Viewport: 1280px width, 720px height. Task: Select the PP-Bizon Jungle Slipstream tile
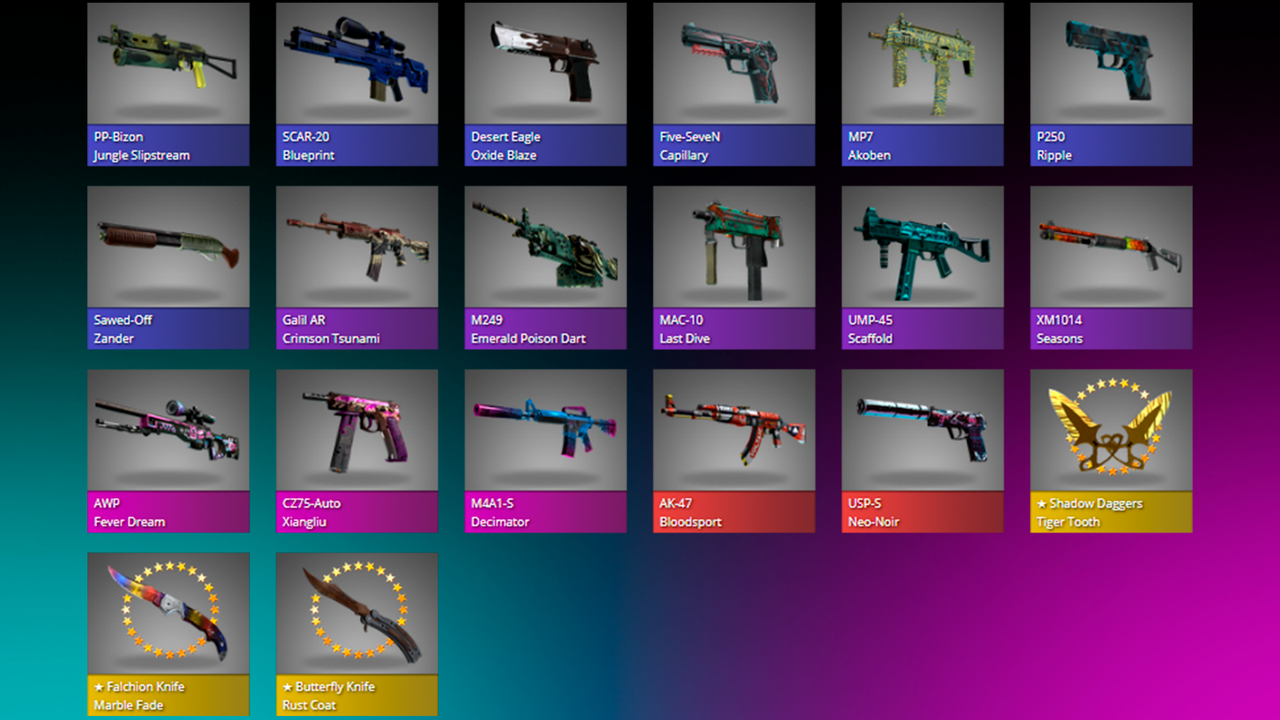click(168, 83)
